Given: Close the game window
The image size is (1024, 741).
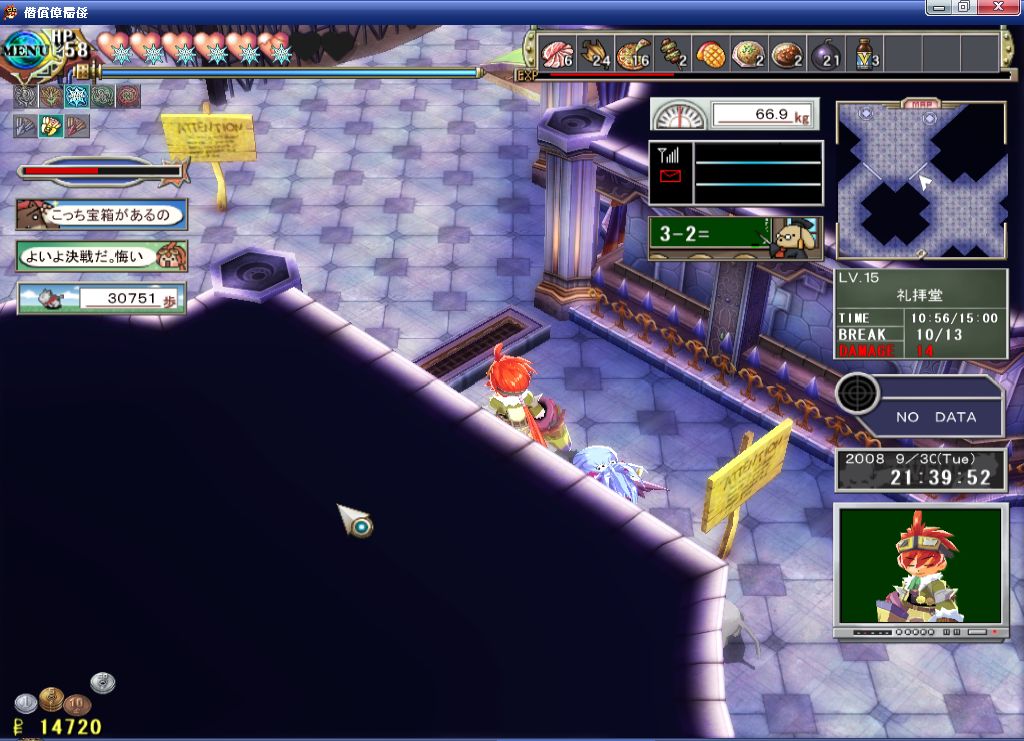Looking at the screenshot, I should [x=1003, y=7].
